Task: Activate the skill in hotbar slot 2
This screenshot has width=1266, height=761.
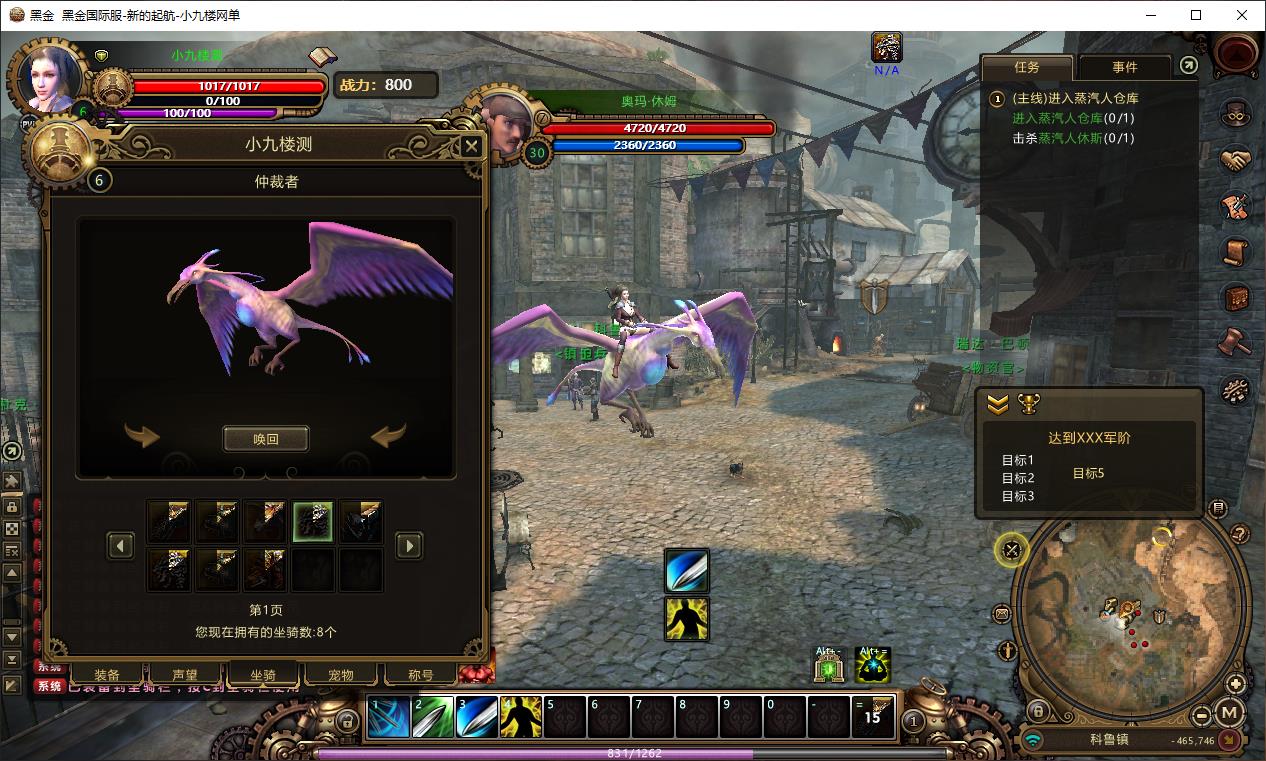Action: [433, 717]
